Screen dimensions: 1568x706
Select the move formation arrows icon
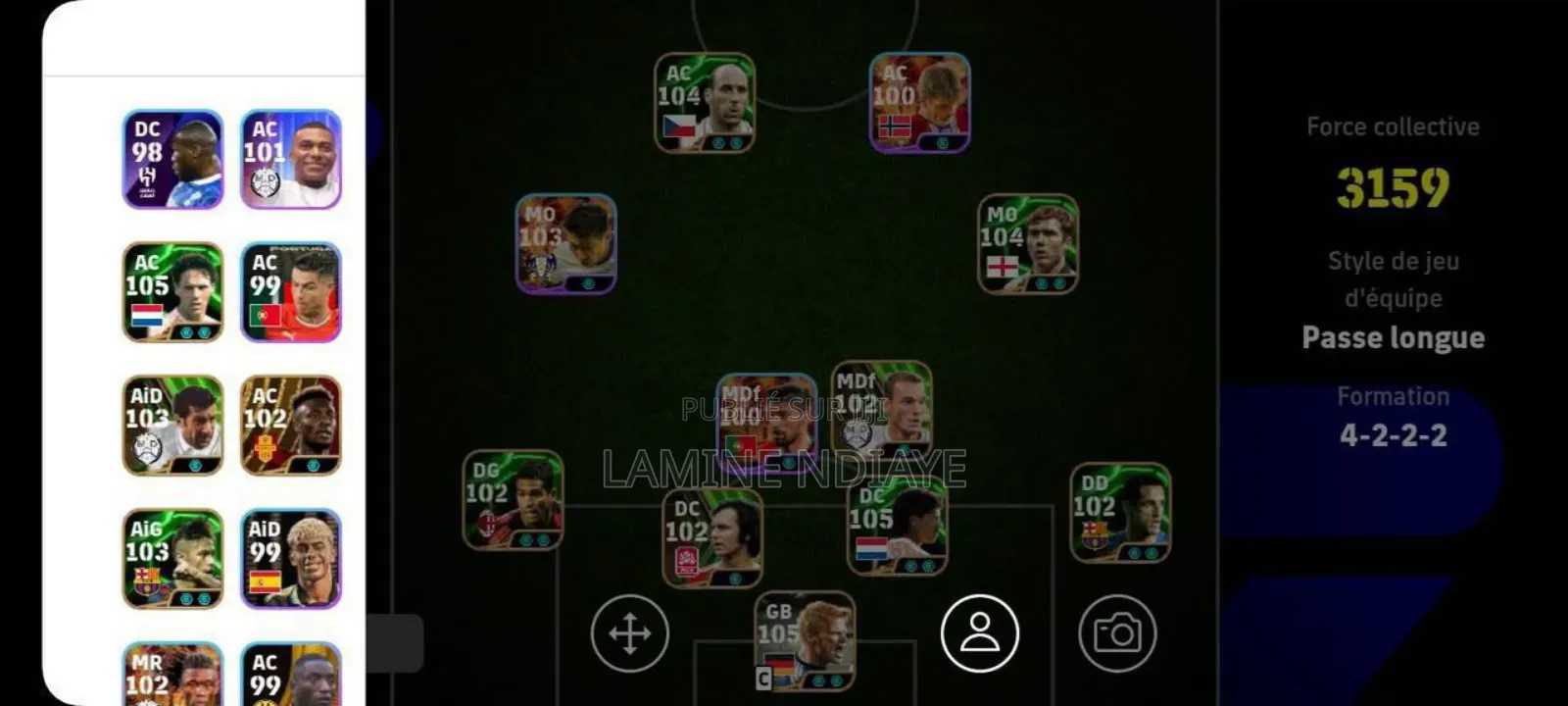632,632
